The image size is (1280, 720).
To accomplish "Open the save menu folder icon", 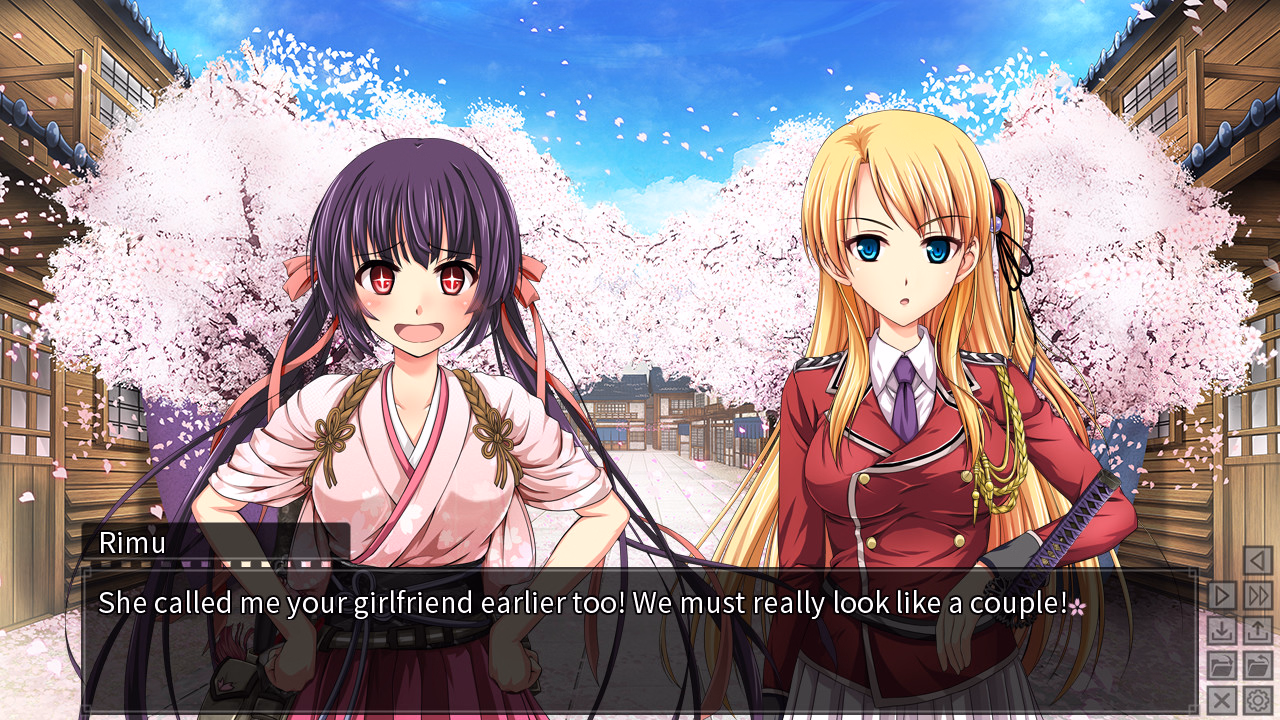I will 1222,665.
